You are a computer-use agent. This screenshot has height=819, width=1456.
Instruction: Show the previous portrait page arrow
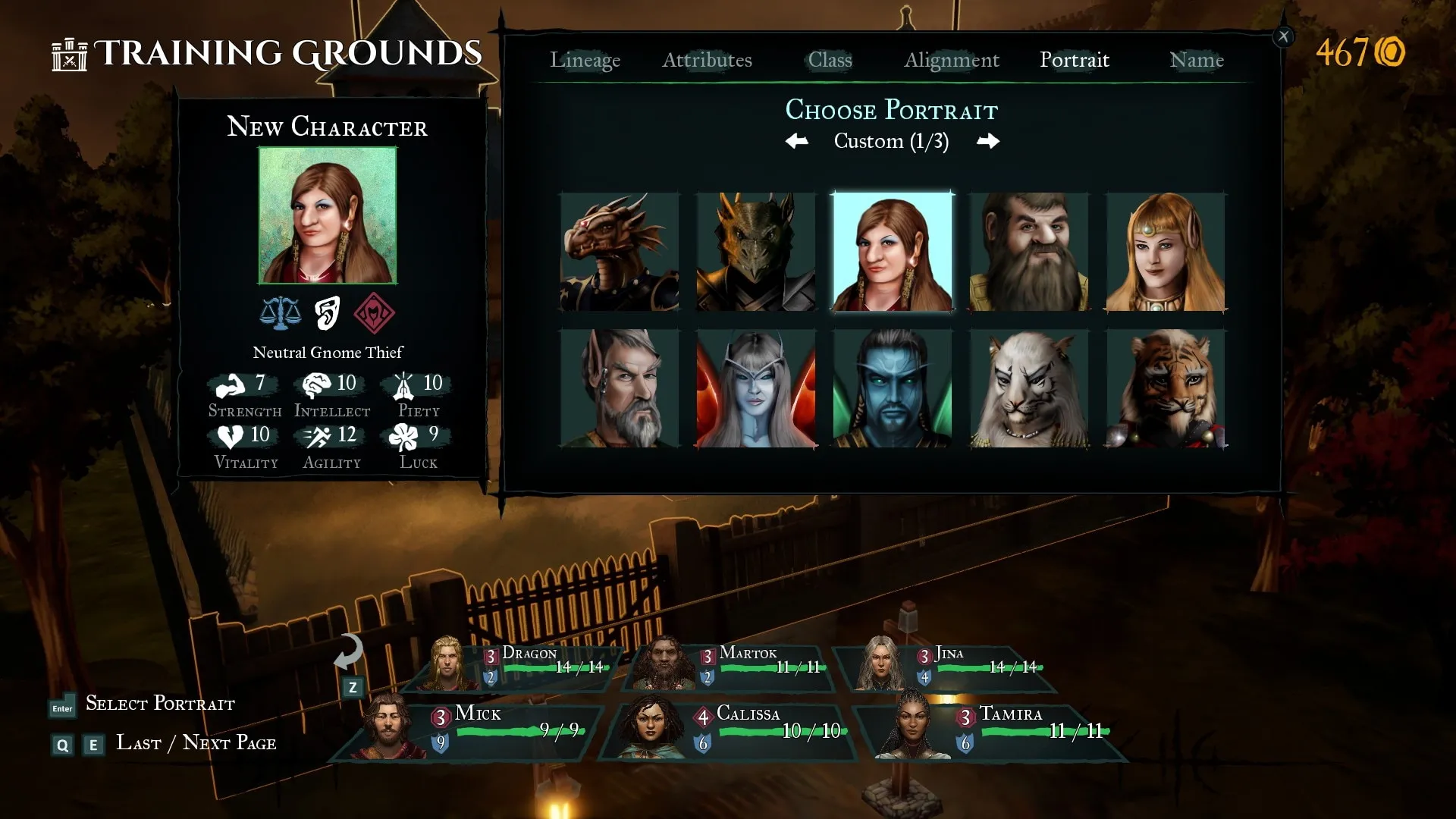coord(796,141)
